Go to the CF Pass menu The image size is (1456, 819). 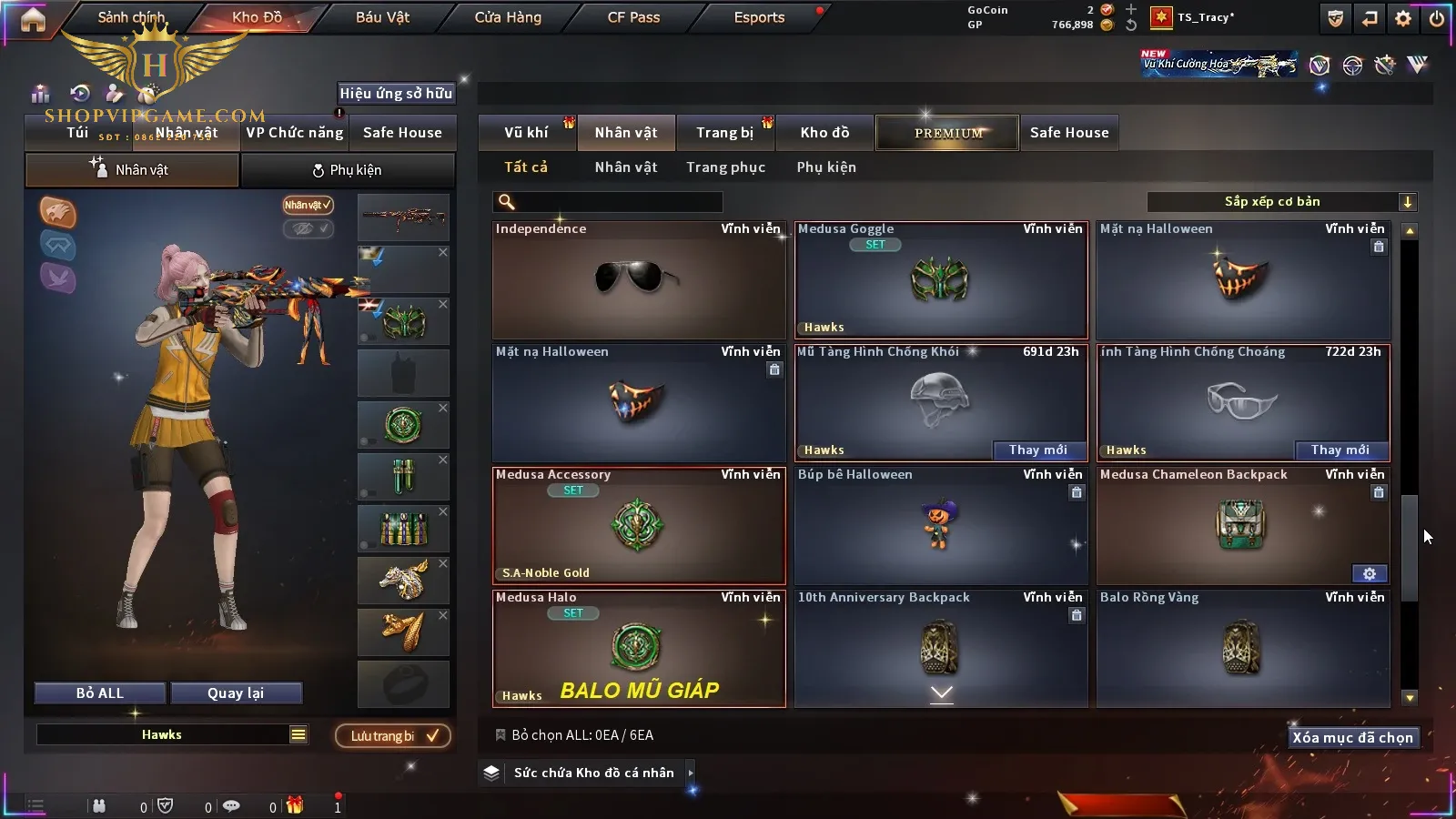633,17
